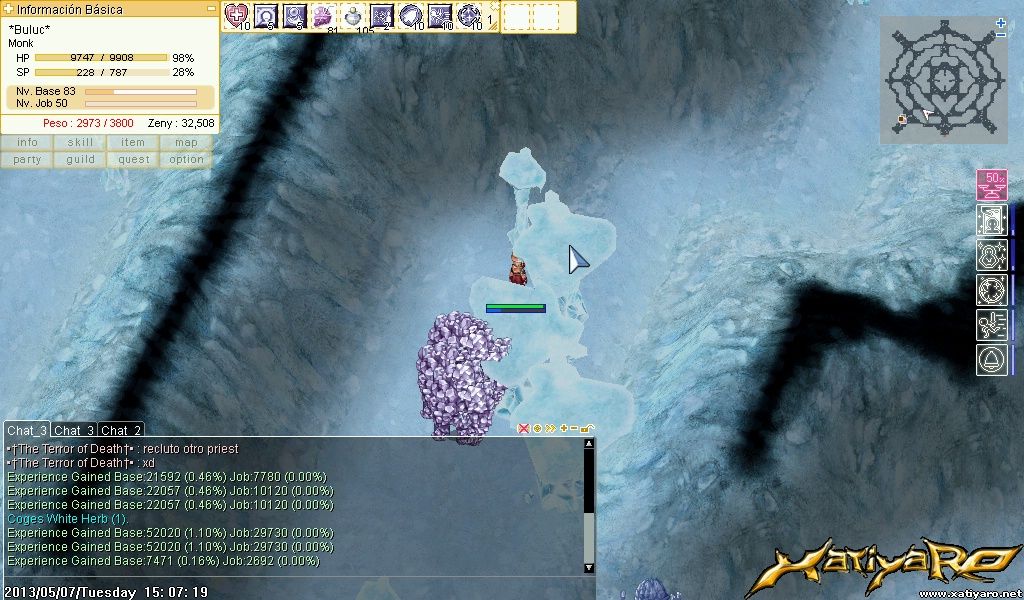1024x600 pixels.
Task: Show the map button panel
Action: point(186,142)
